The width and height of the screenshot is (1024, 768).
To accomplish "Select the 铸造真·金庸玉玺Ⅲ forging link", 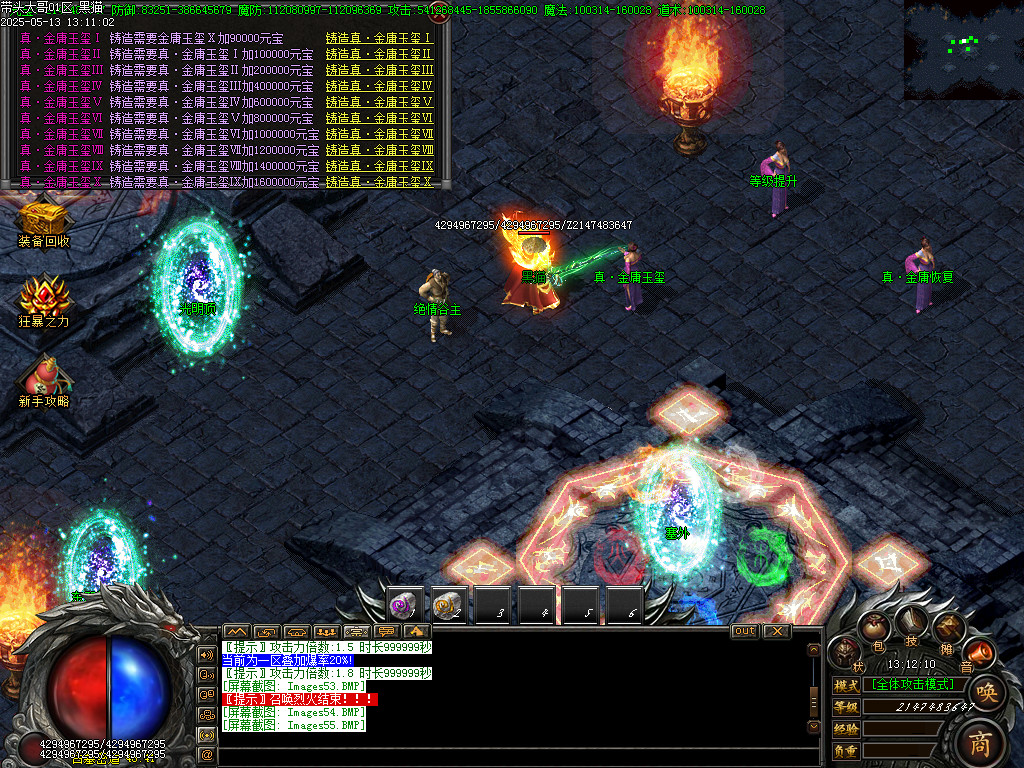I will pos(379,70).
